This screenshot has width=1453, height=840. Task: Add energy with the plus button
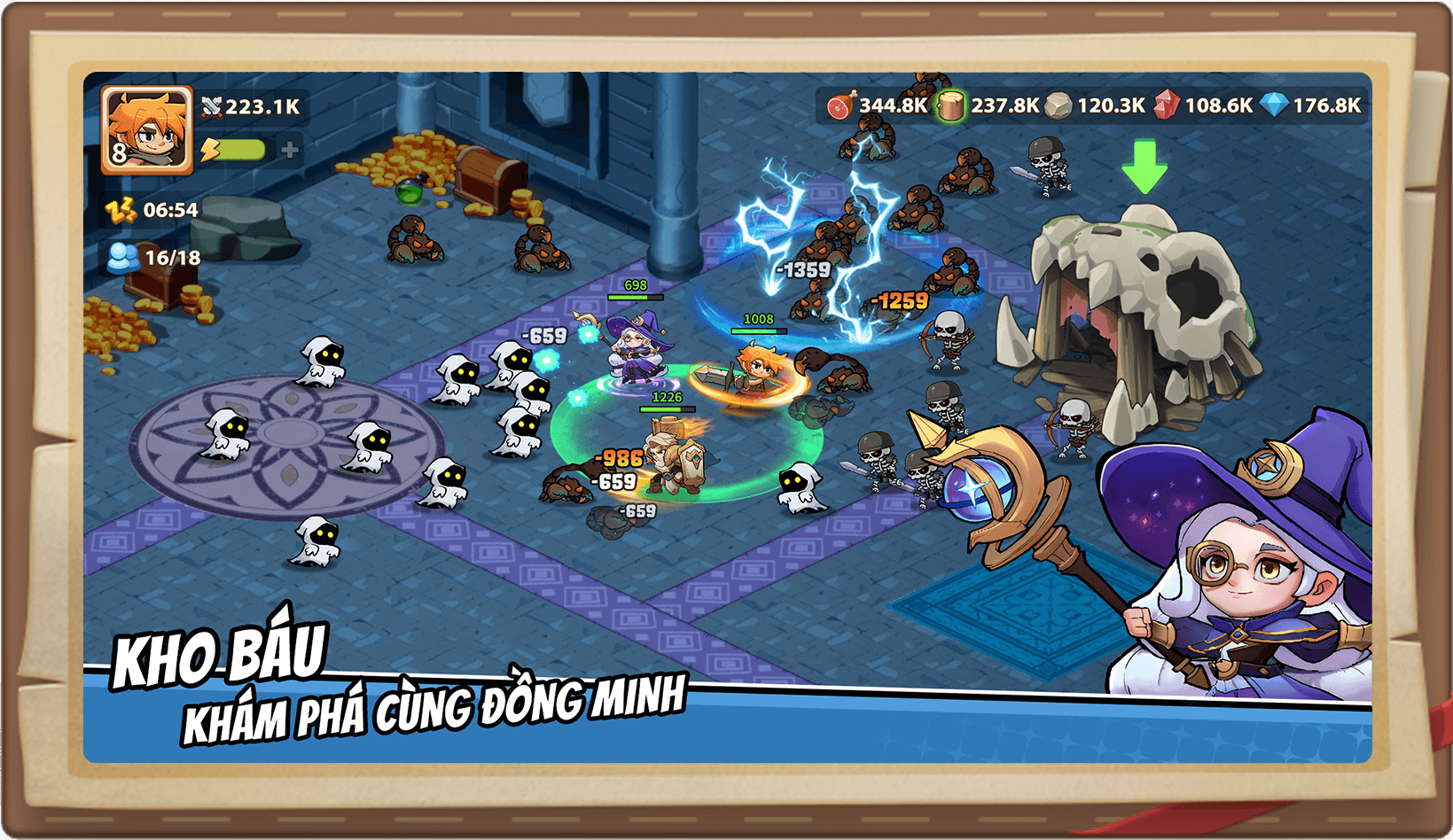coord(290,150)
